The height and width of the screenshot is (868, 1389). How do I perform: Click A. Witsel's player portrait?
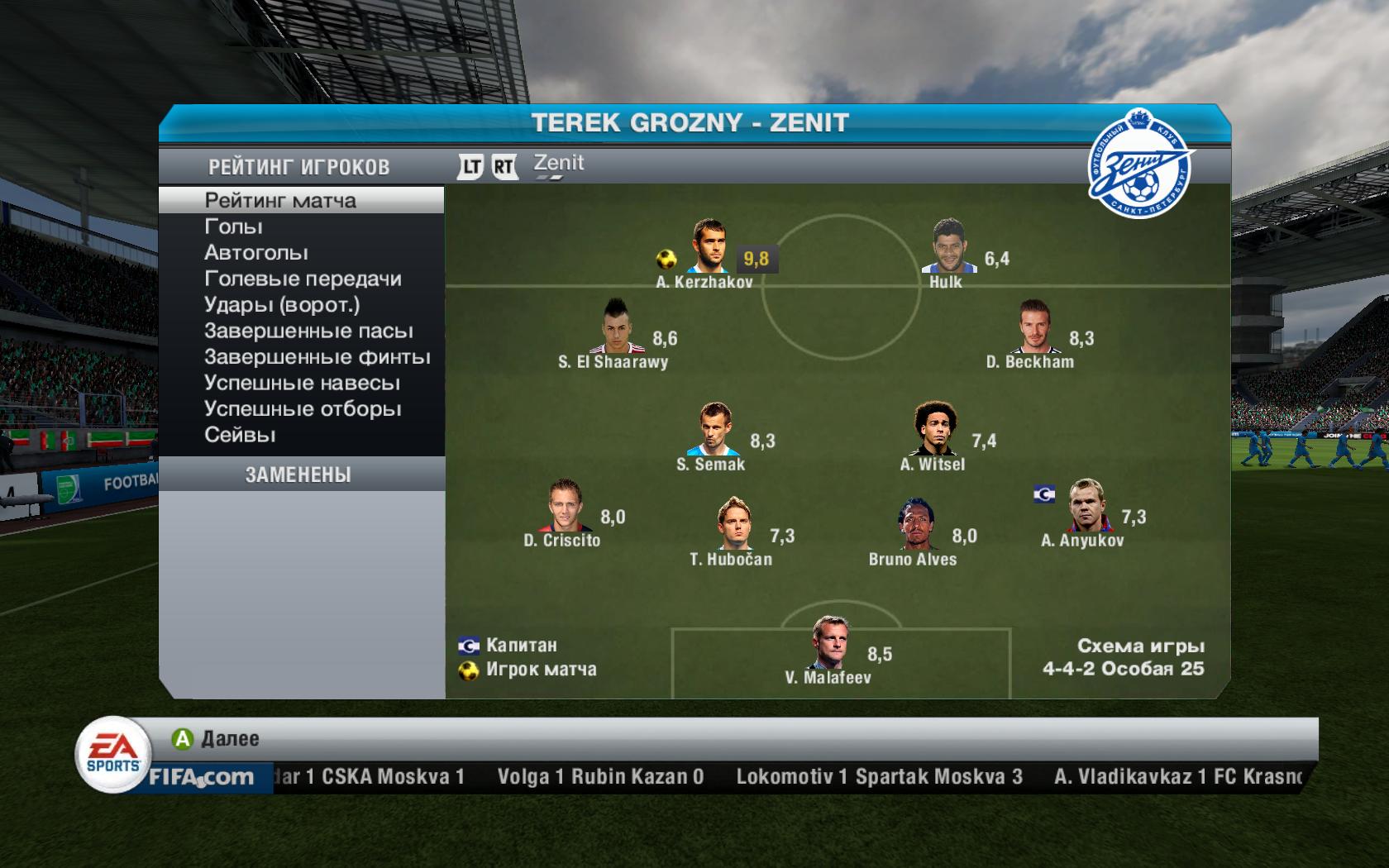(x=934, y=429)
